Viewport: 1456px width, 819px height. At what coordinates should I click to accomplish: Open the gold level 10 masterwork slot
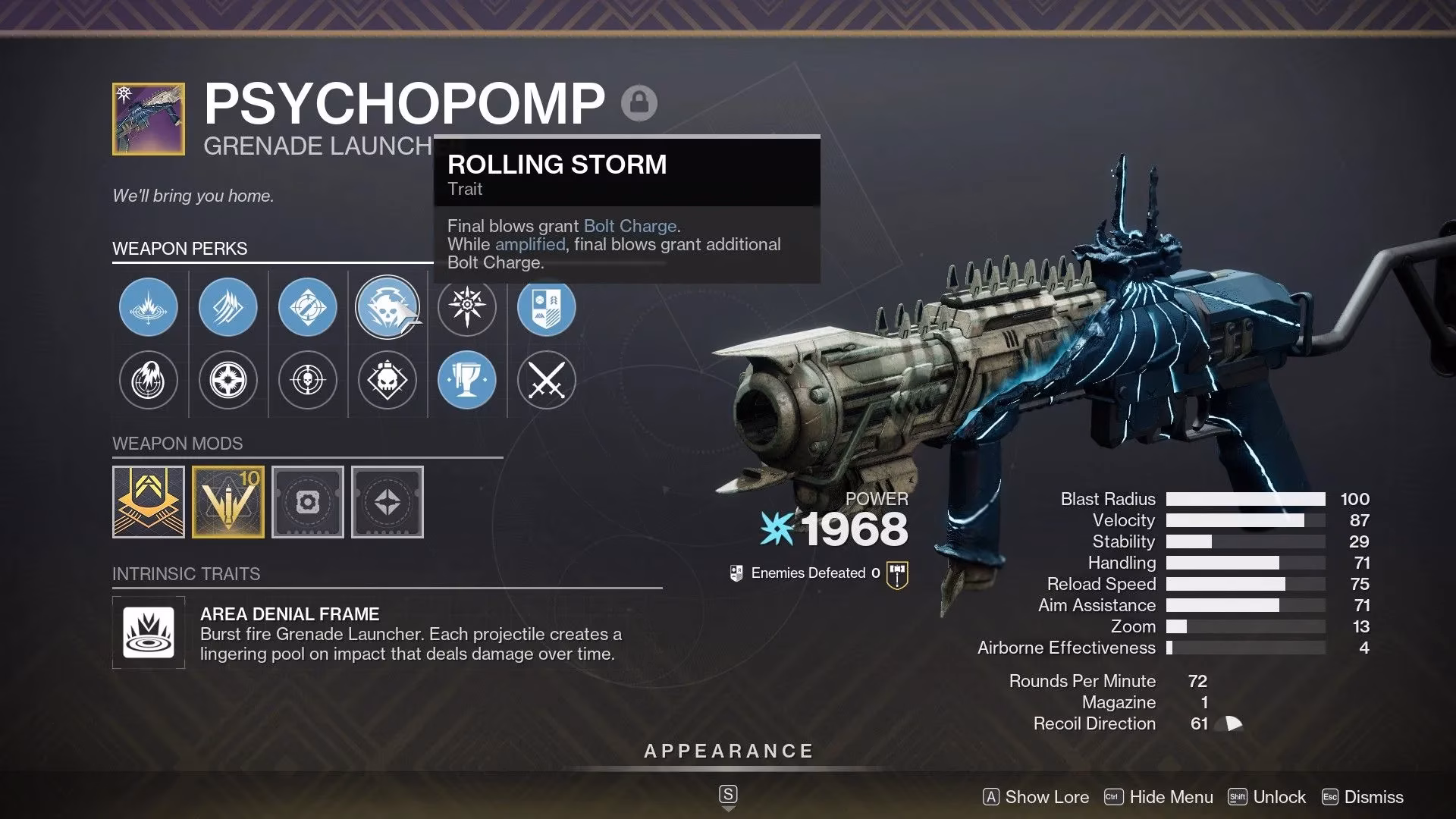(228, 502)
